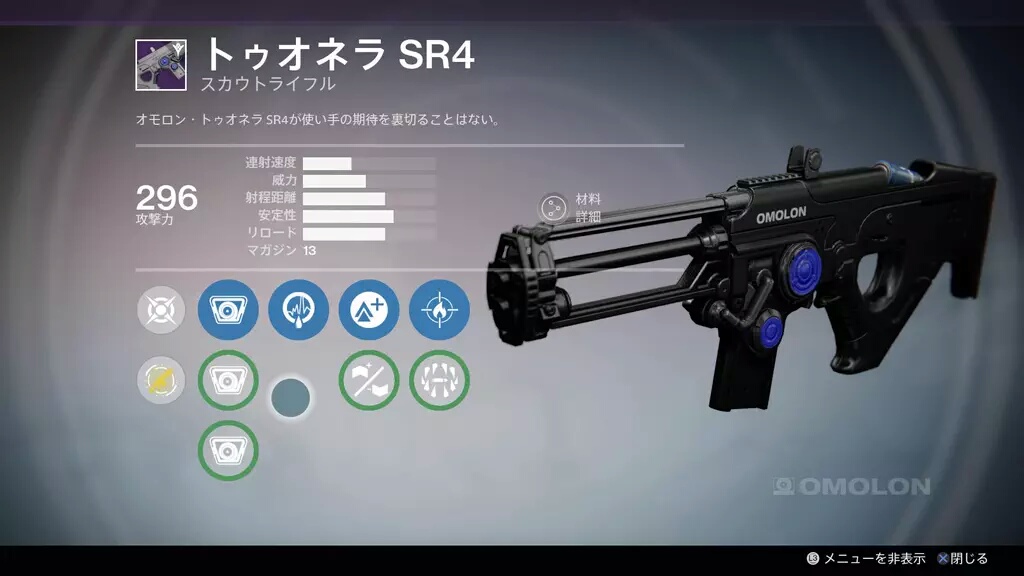Click the トゥオネラ SR4 weapon thumbnail

pos(161,65)
